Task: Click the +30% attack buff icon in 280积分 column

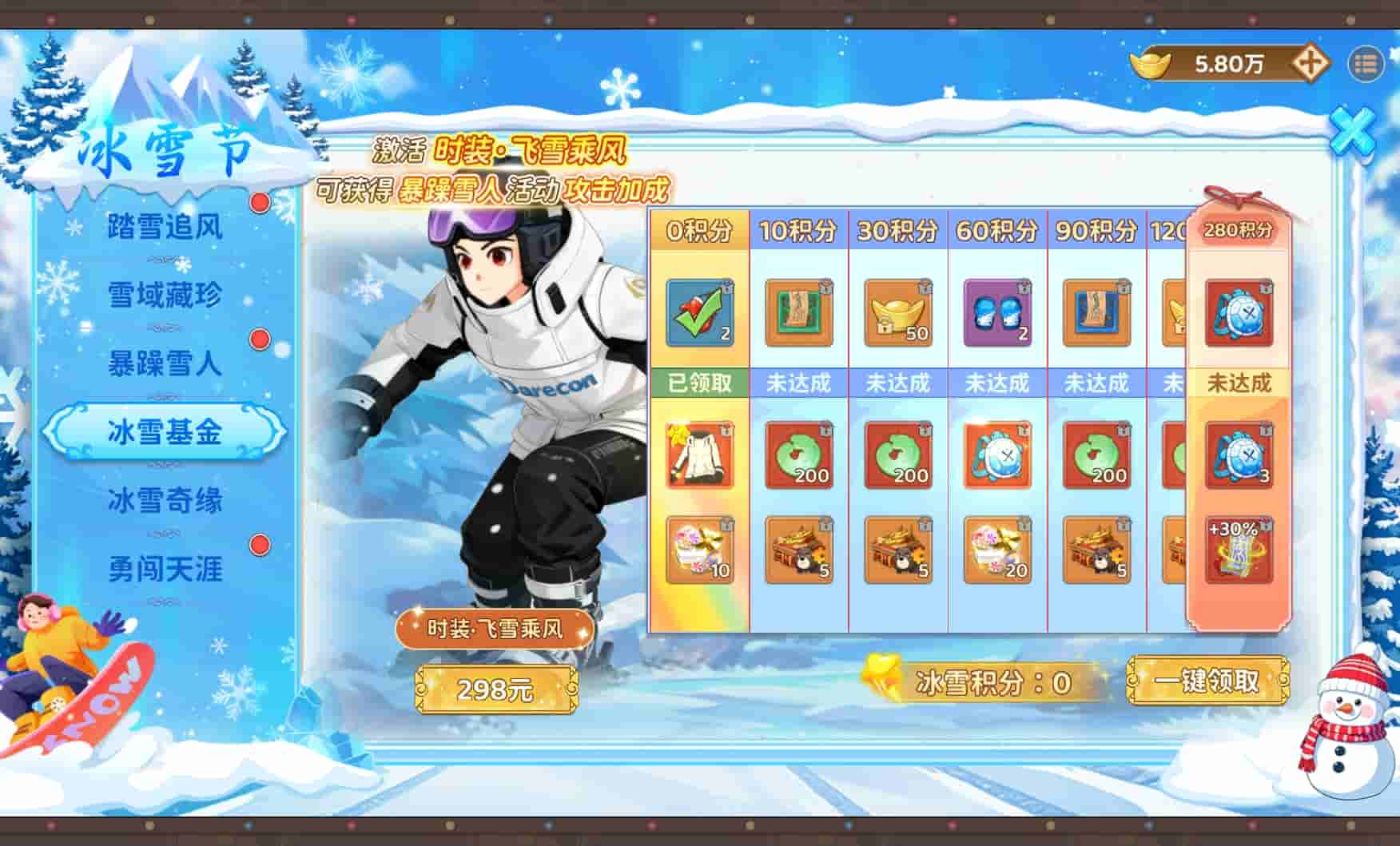Action: [x=1239, y=549]
